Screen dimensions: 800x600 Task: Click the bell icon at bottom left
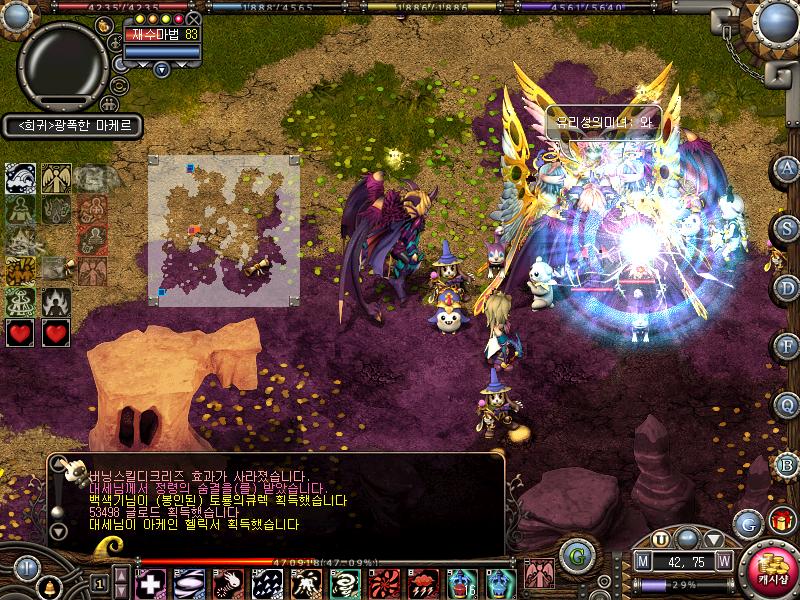[x=48, y=585]
